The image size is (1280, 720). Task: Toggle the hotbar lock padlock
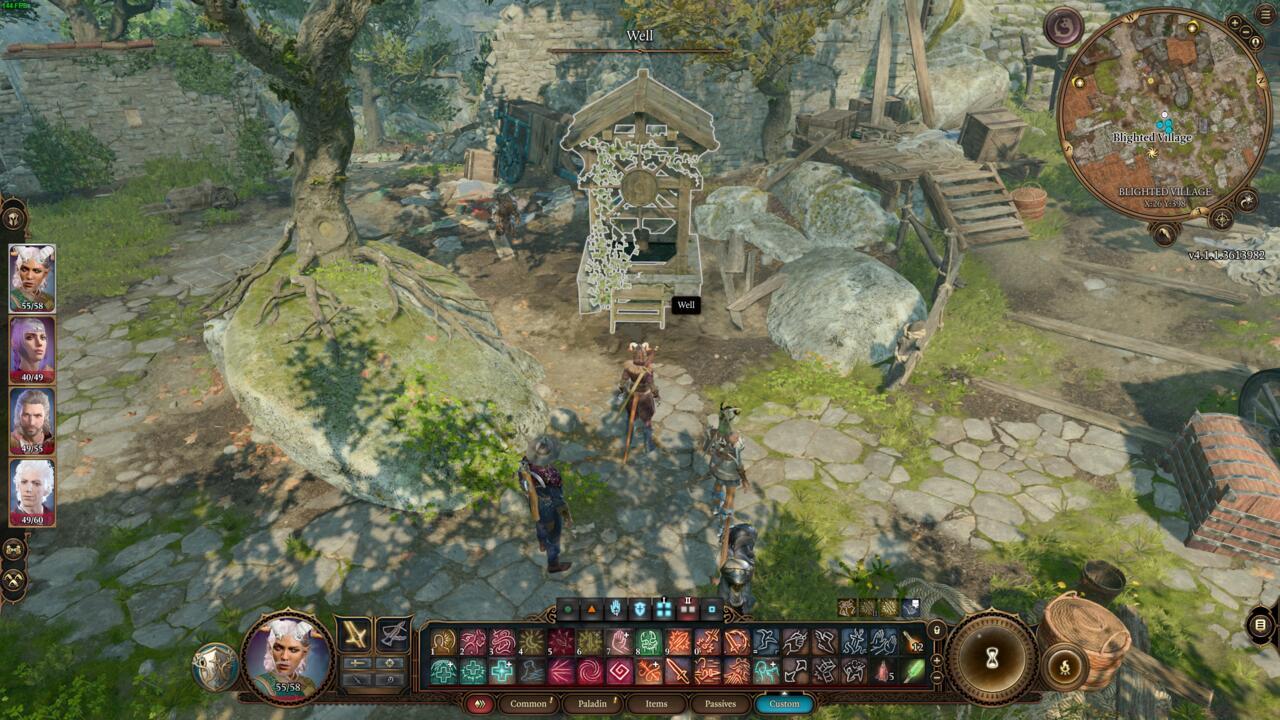coord(937,629)
